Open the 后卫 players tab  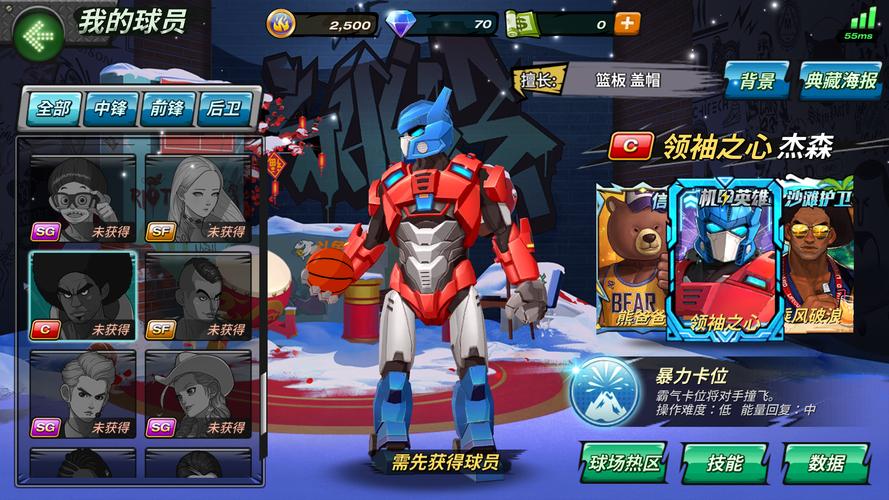(224, 109)
